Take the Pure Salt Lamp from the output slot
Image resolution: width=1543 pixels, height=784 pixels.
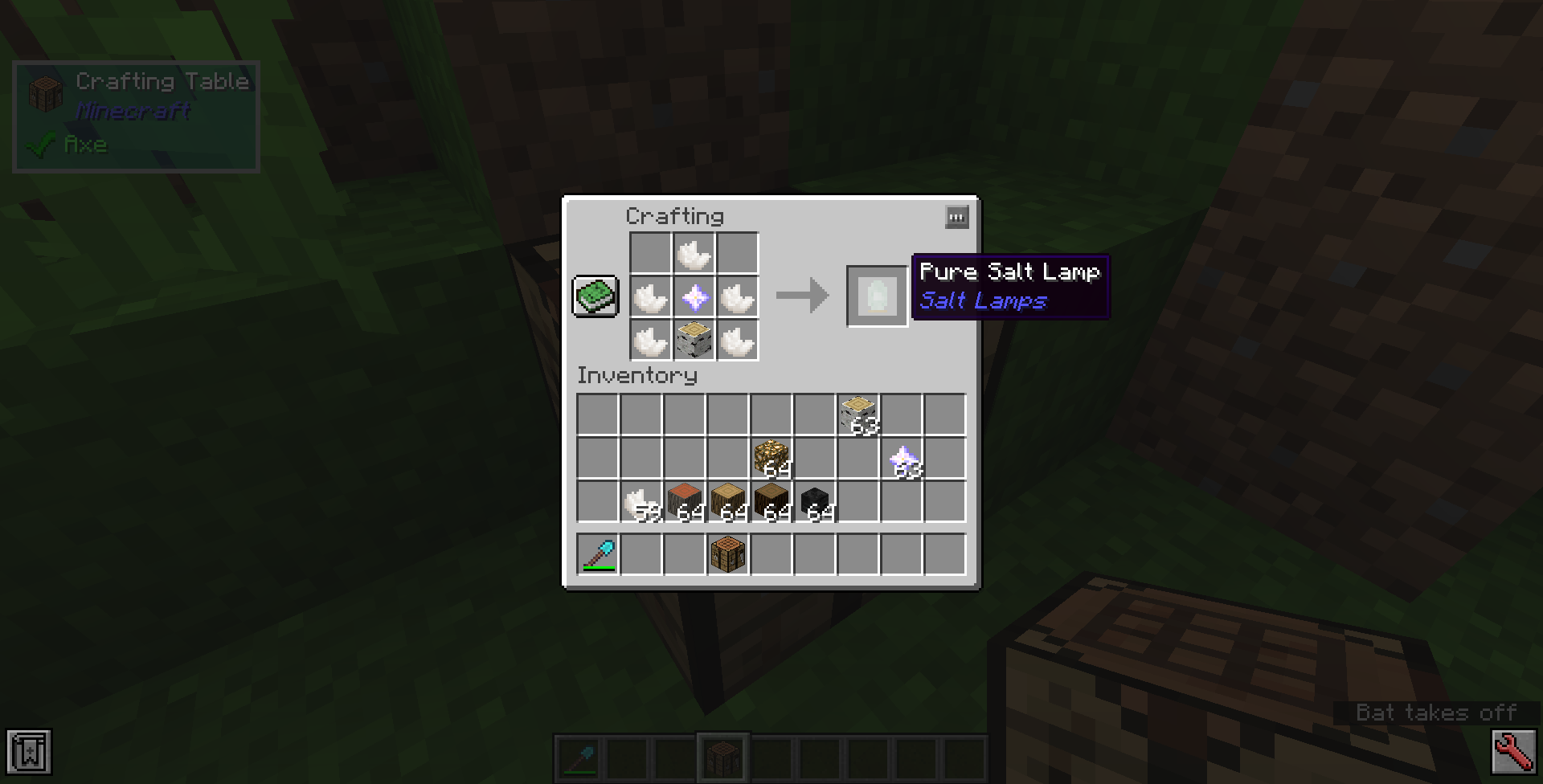click(877, 297)
